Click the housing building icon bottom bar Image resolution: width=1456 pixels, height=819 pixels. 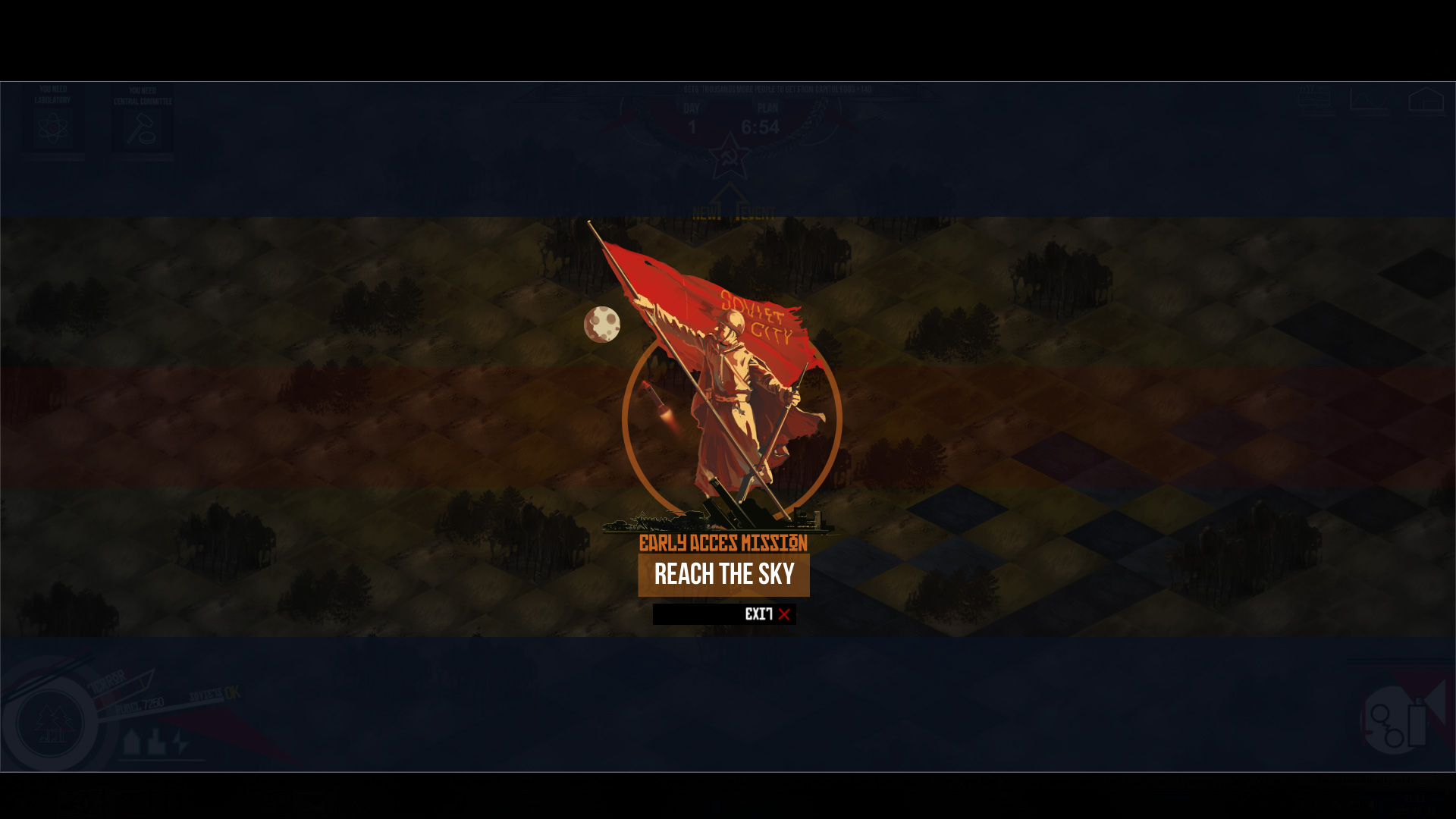tap(132, 740)
